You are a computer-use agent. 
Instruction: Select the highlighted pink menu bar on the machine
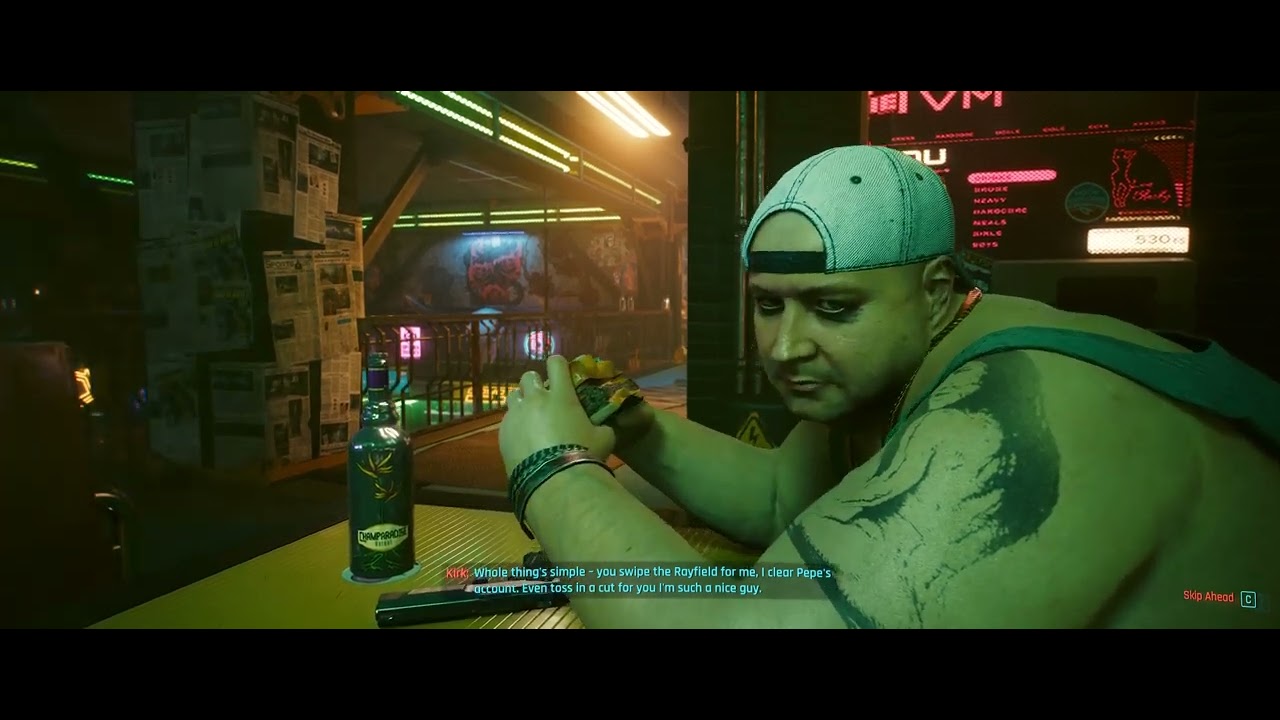click(1011, 175)
